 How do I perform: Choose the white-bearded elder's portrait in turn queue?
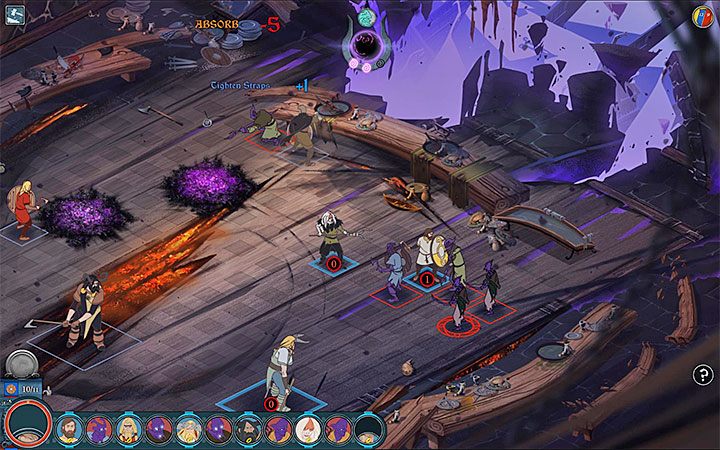[189, 430]
